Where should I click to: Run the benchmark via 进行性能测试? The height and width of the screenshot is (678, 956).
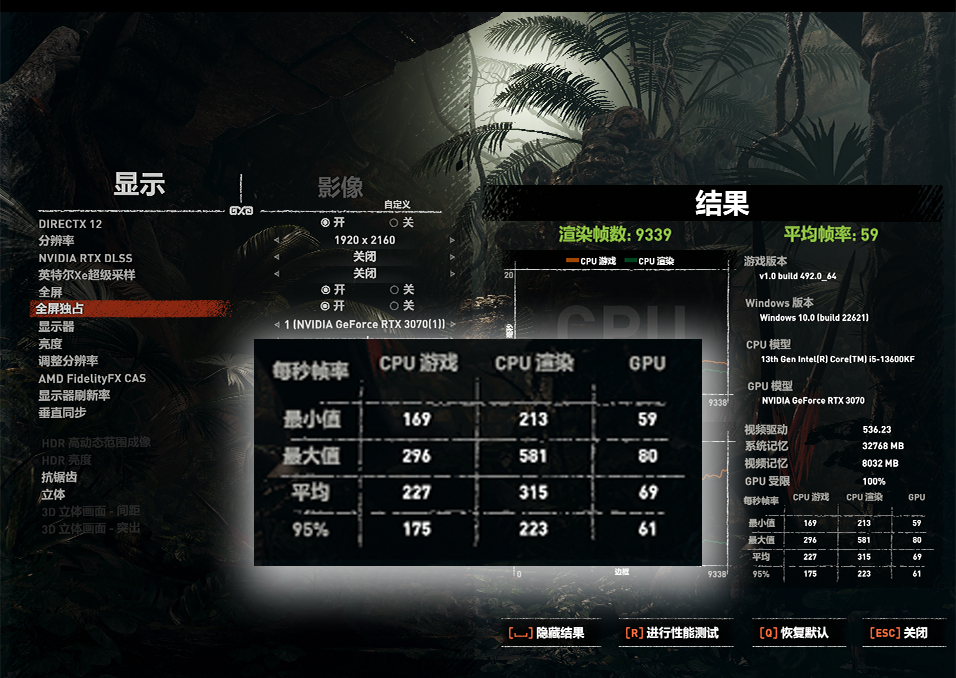[672, 633]
